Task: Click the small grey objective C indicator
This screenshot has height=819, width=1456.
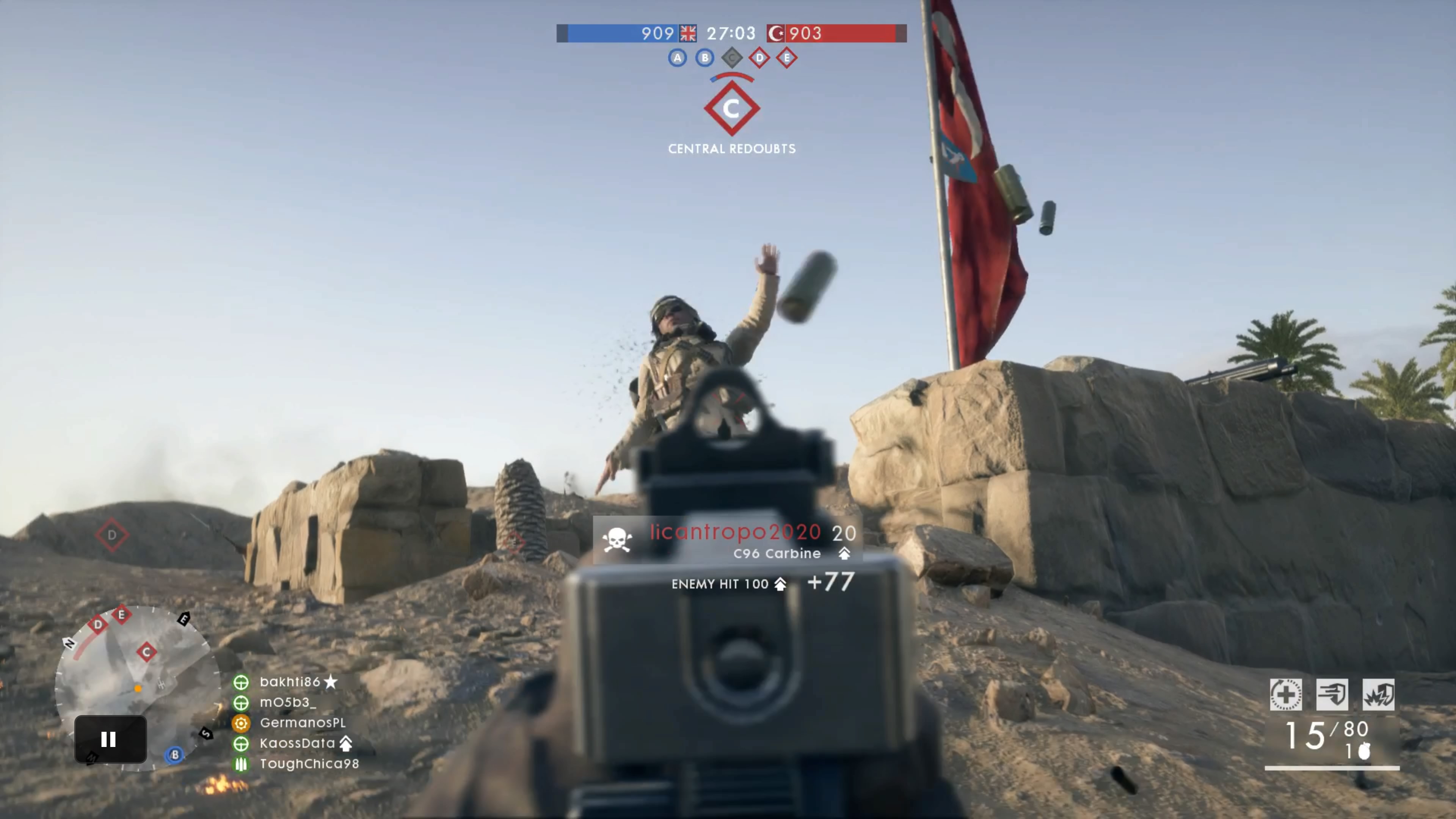Action: 732,58
